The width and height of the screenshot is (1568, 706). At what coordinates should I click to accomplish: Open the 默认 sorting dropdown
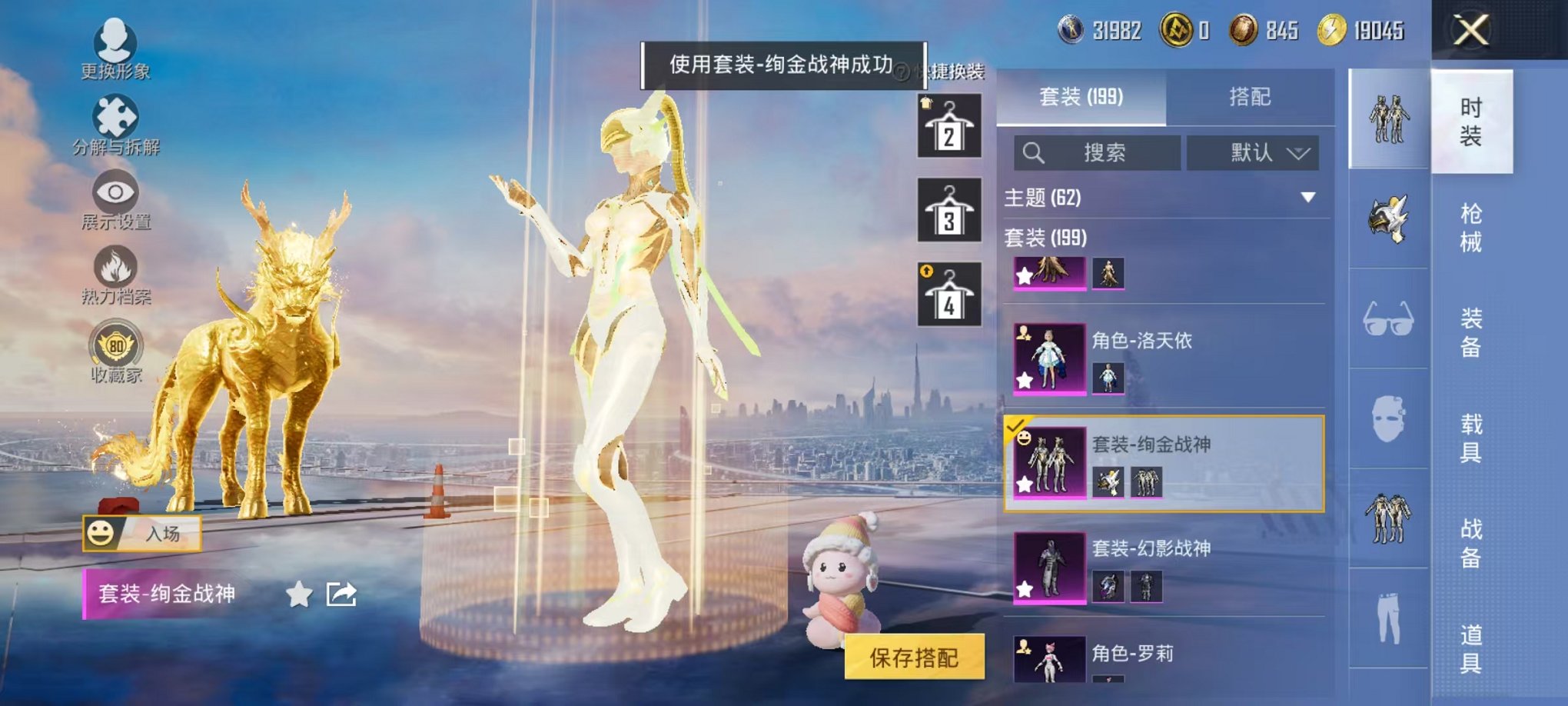1254,152
